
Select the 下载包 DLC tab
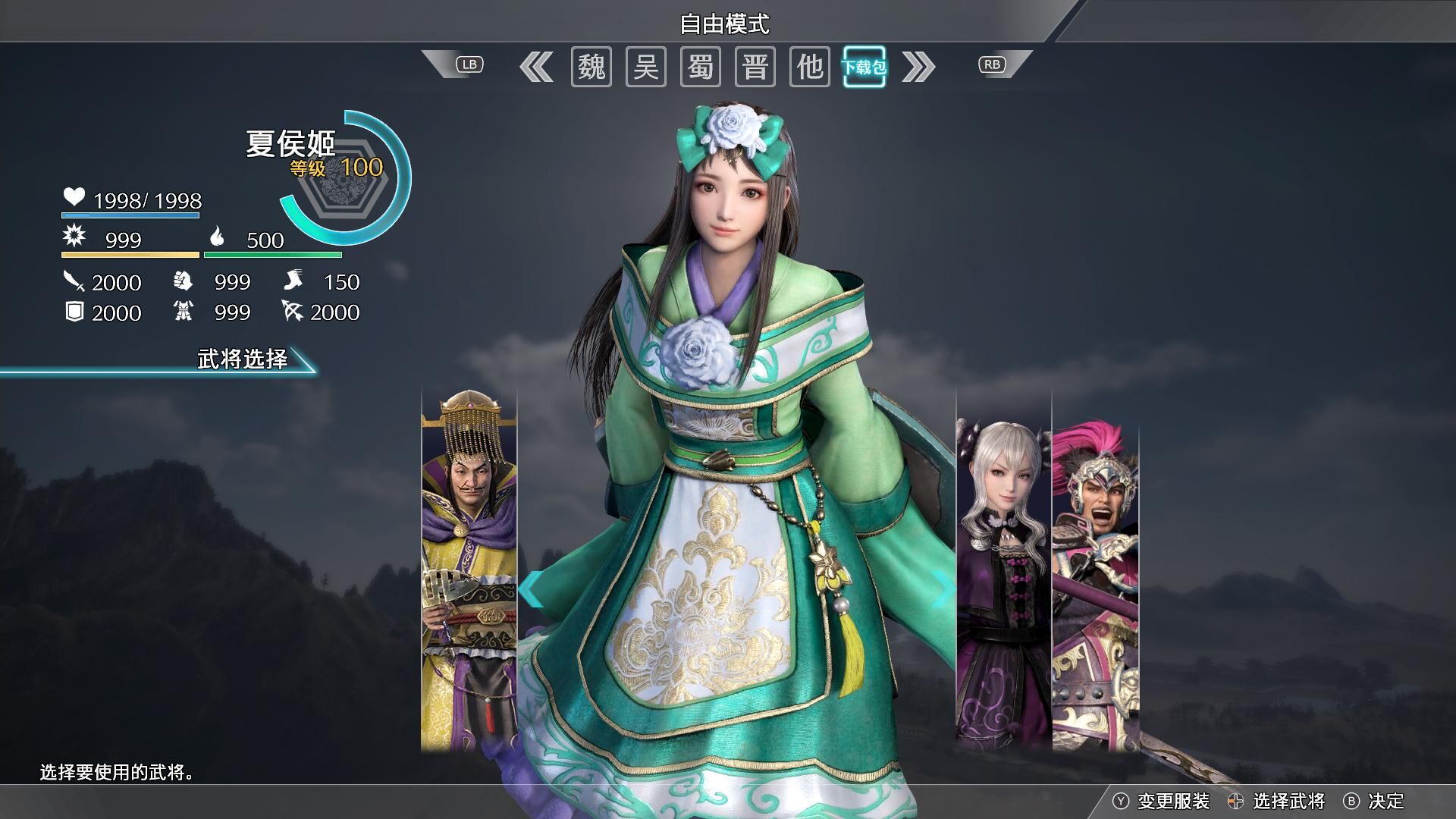click(x=864, y=67)
